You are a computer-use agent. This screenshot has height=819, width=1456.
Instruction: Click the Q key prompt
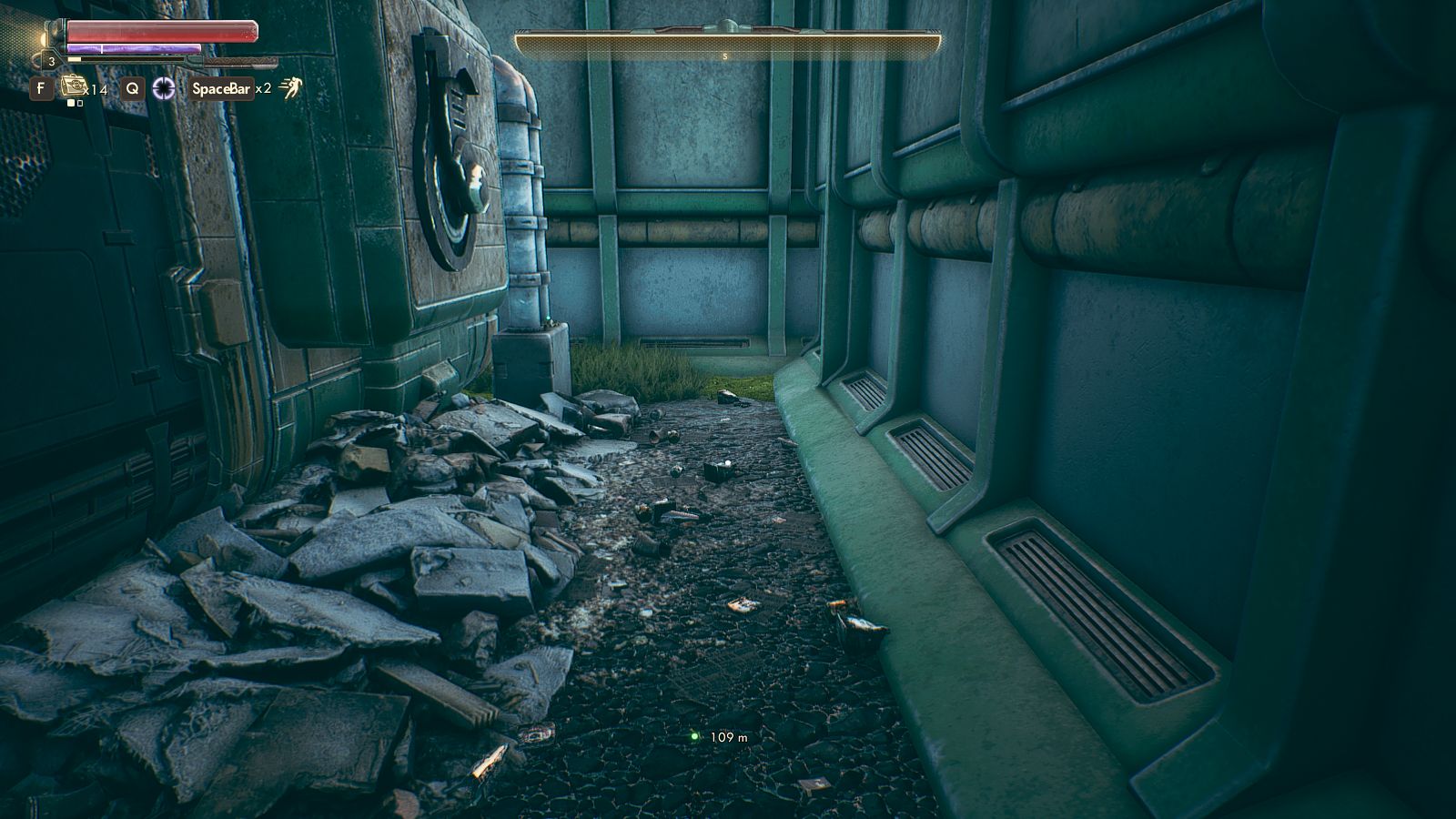[131, 87]
